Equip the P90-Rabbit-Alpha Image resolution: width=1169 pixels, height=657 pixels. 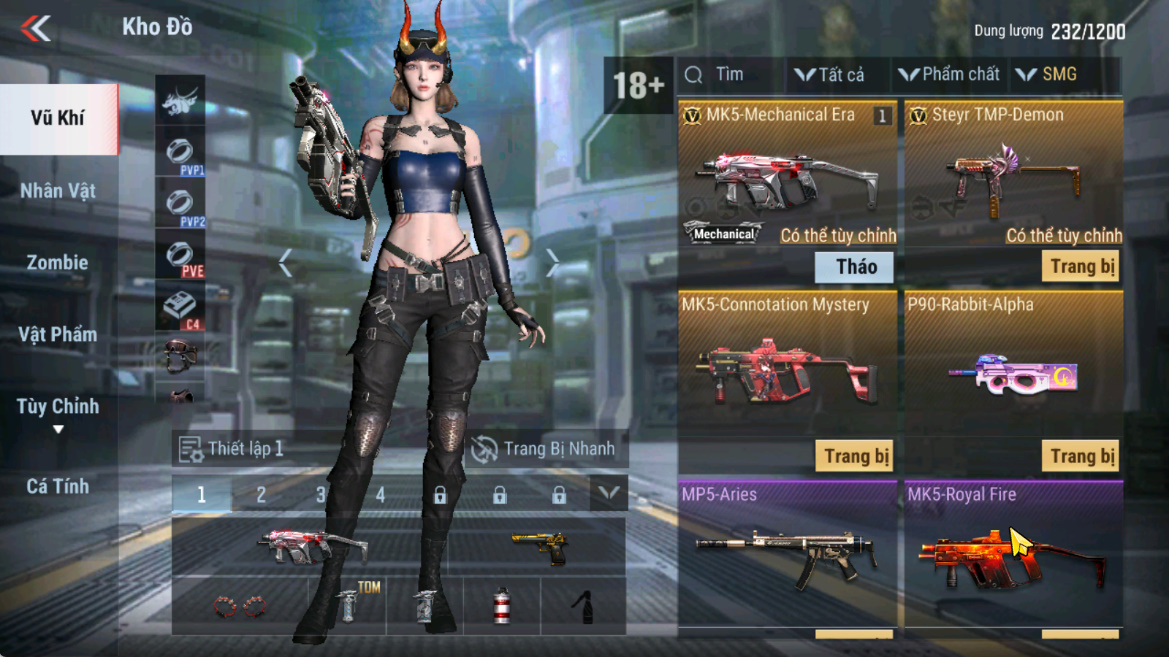coord(1081,457)
